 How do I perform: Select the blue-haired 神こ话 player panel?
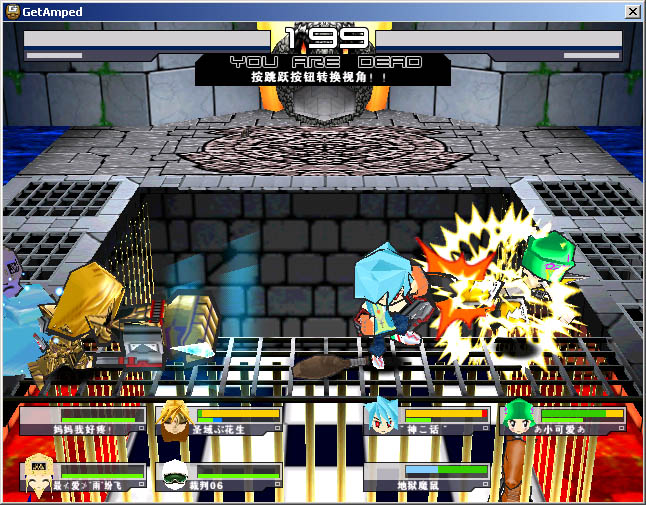tap(427, 421)
